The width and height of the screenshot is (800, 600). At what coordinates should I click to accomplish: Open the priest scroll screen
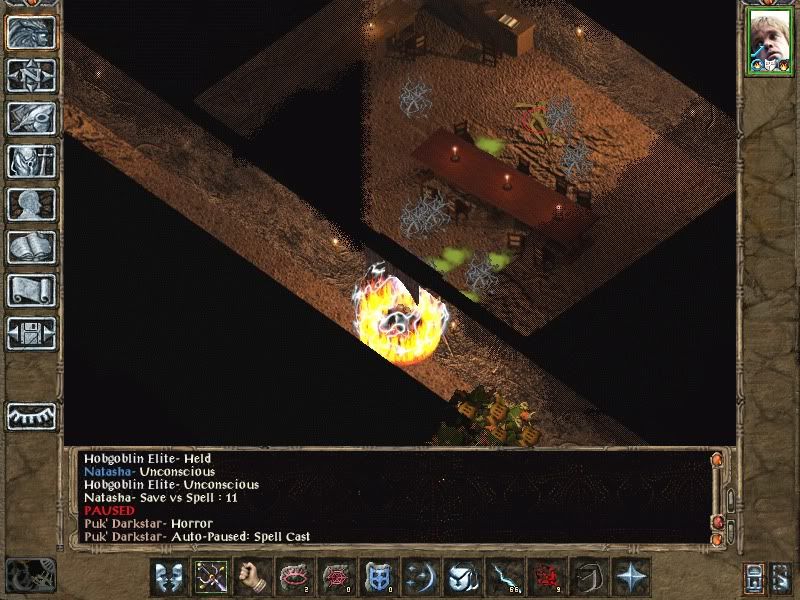tap(31, 290)
